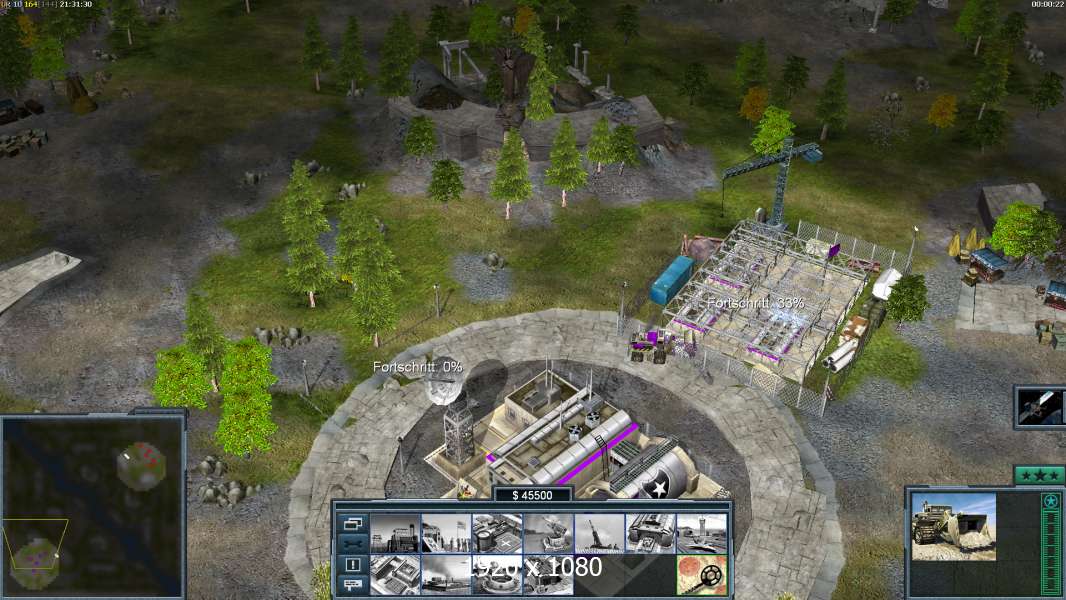Image resolution: width=1066 pixels, height=600 pixels.
Task: Open the repair wrench button
Action: click(352, 543)
